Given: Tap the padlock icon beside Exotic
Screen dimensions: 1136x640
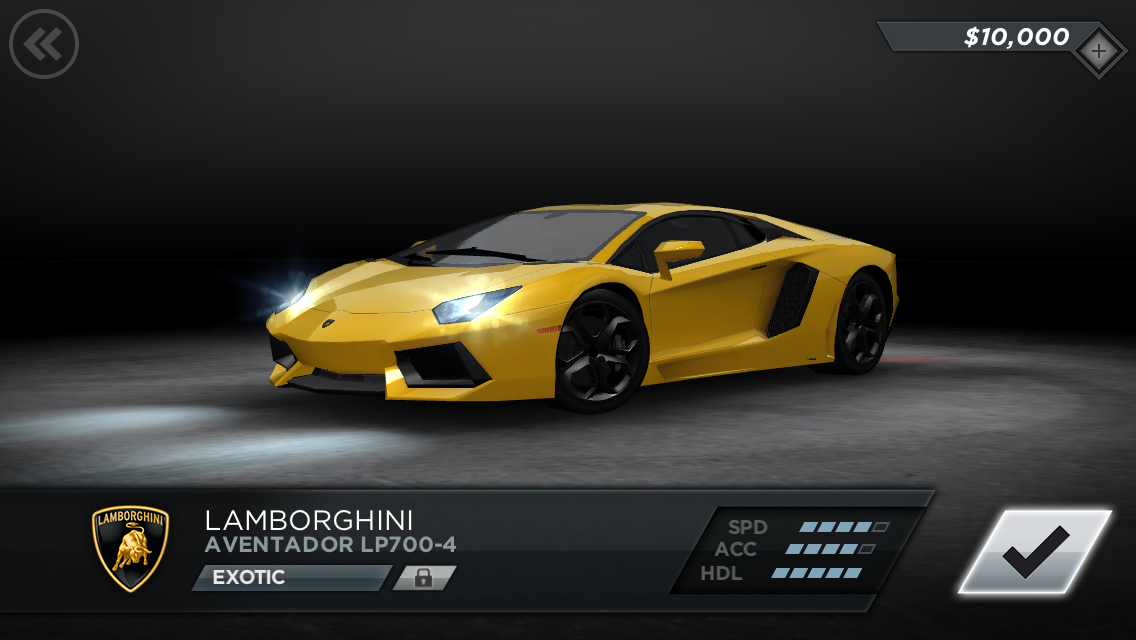Looking at the screenshot, I should click(424, 578).
